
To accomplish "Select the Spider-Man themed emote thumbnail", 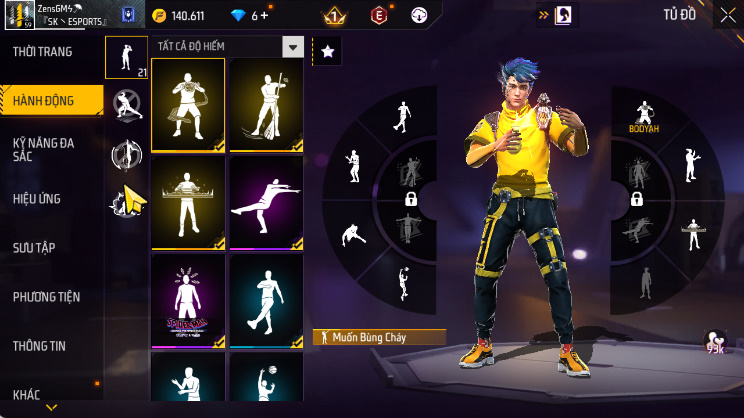I will pos(187,300).
